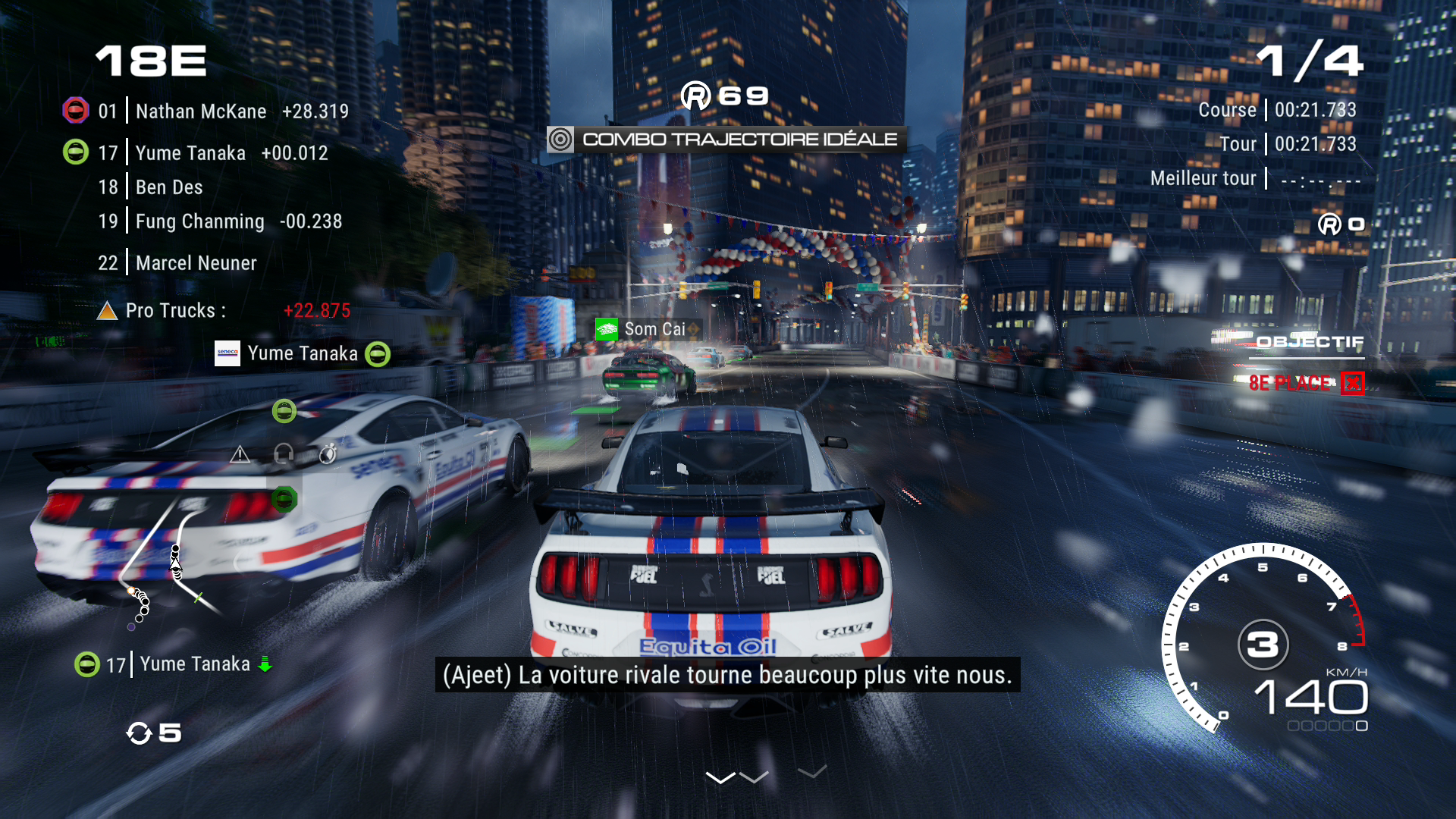Viewport: 1456px width, 819px height.
Task: Click the teammate headset radio icon
Action: point(284,453)
